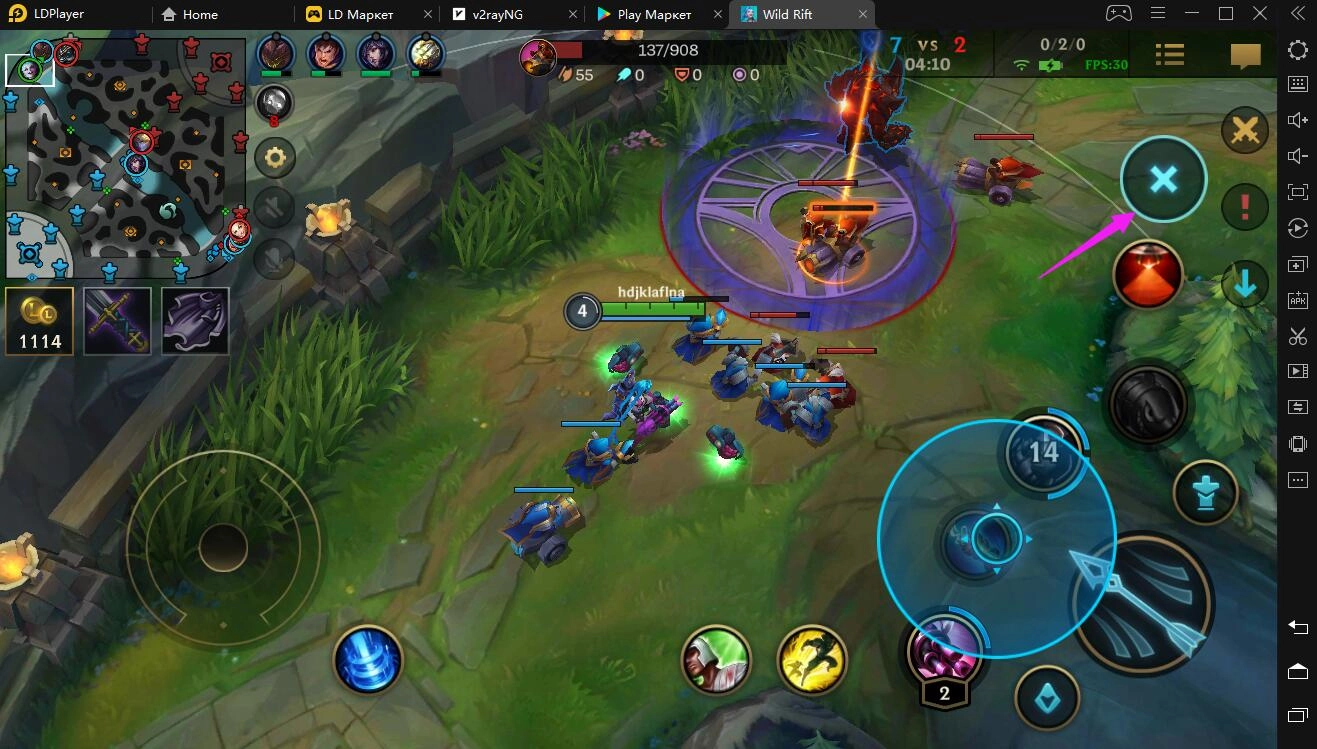Open the three-dot more menu in the sidebar
The image size is (1317, 749).
1297,481
